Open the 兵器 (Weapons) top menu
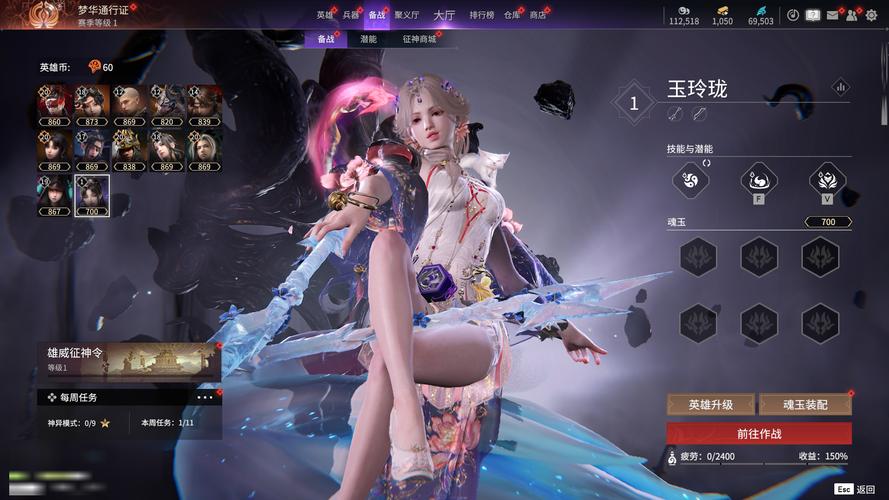Viewport: 889px width, 500px height. [350, 15]
